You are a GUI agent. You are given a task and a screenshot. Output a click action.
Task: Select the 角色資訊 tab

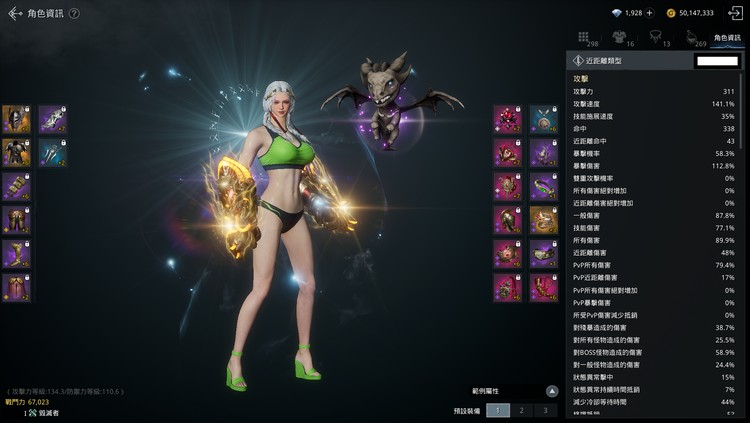pyautogui.click(x=727, y=38)
